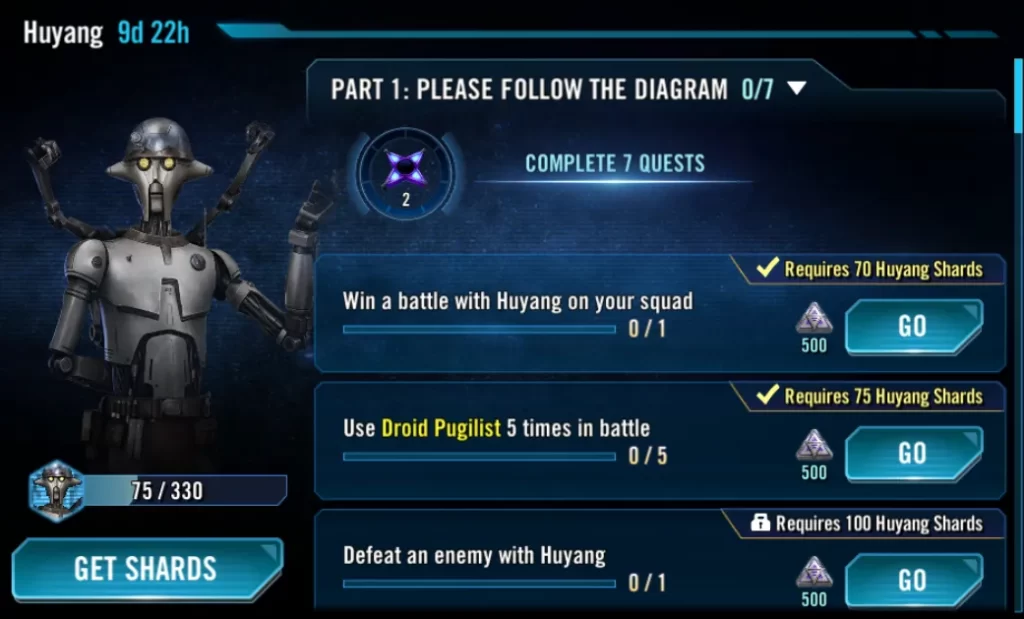The width and height of the screenshot is (1024, 619).
Task: Collapse the Part 1 quest section dropdown
Action: [x=796, y=88]
